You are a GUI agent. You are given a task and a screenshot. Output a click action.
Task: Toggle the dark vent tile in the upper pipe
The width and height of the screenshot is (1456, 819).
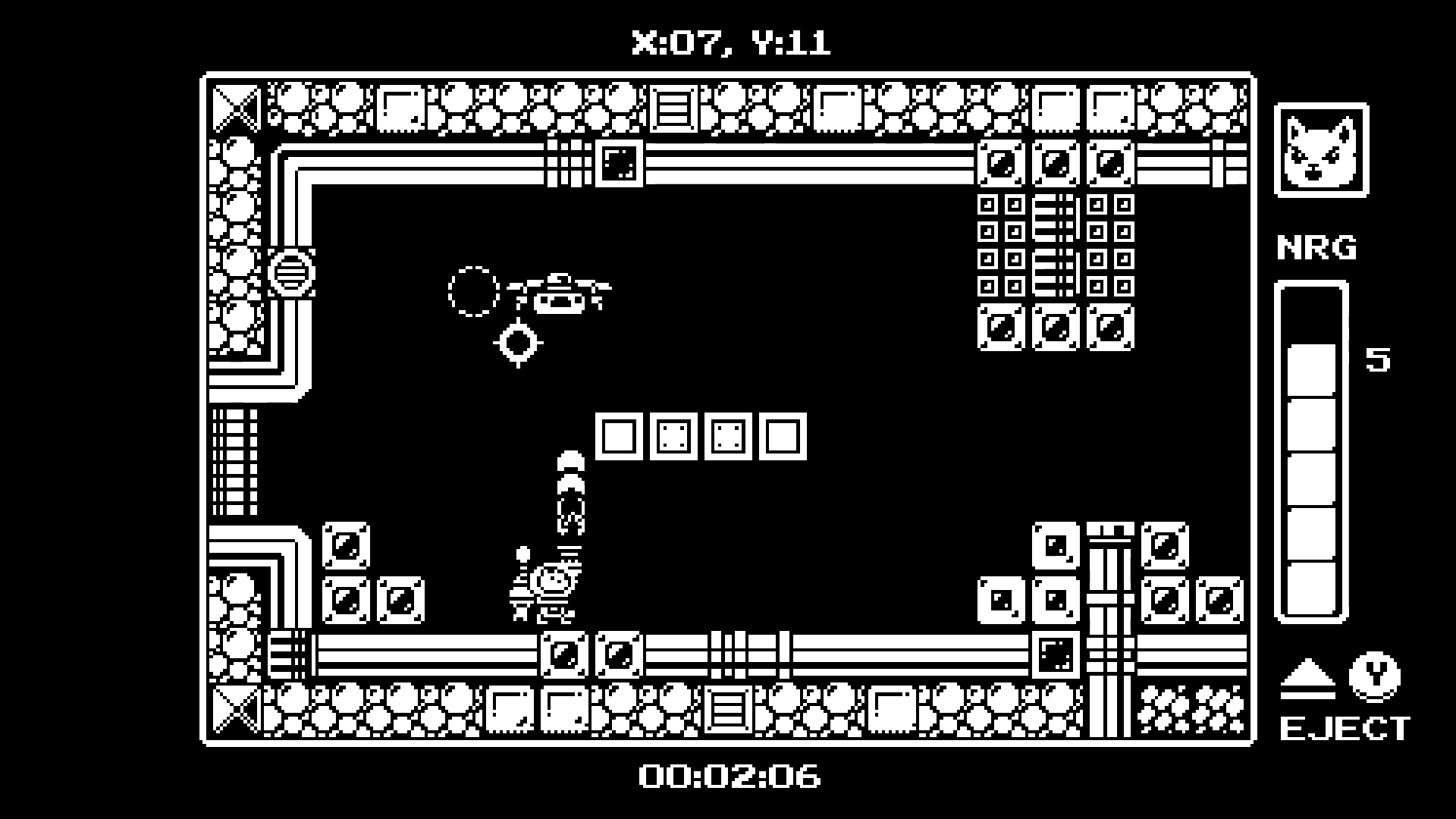coord(620,162)
